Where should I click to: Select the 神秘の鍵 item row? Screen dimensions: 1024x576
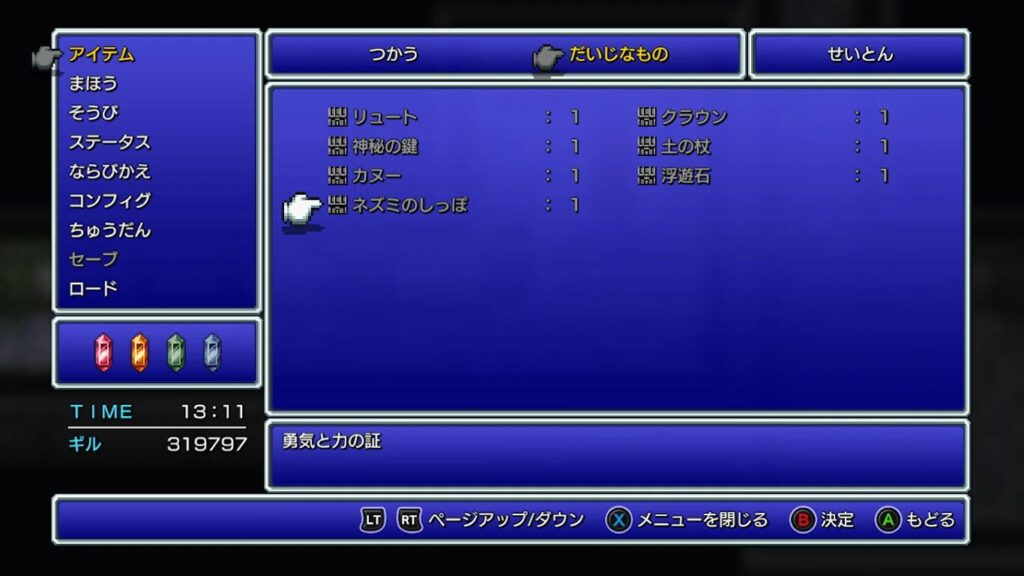point(385,147)
